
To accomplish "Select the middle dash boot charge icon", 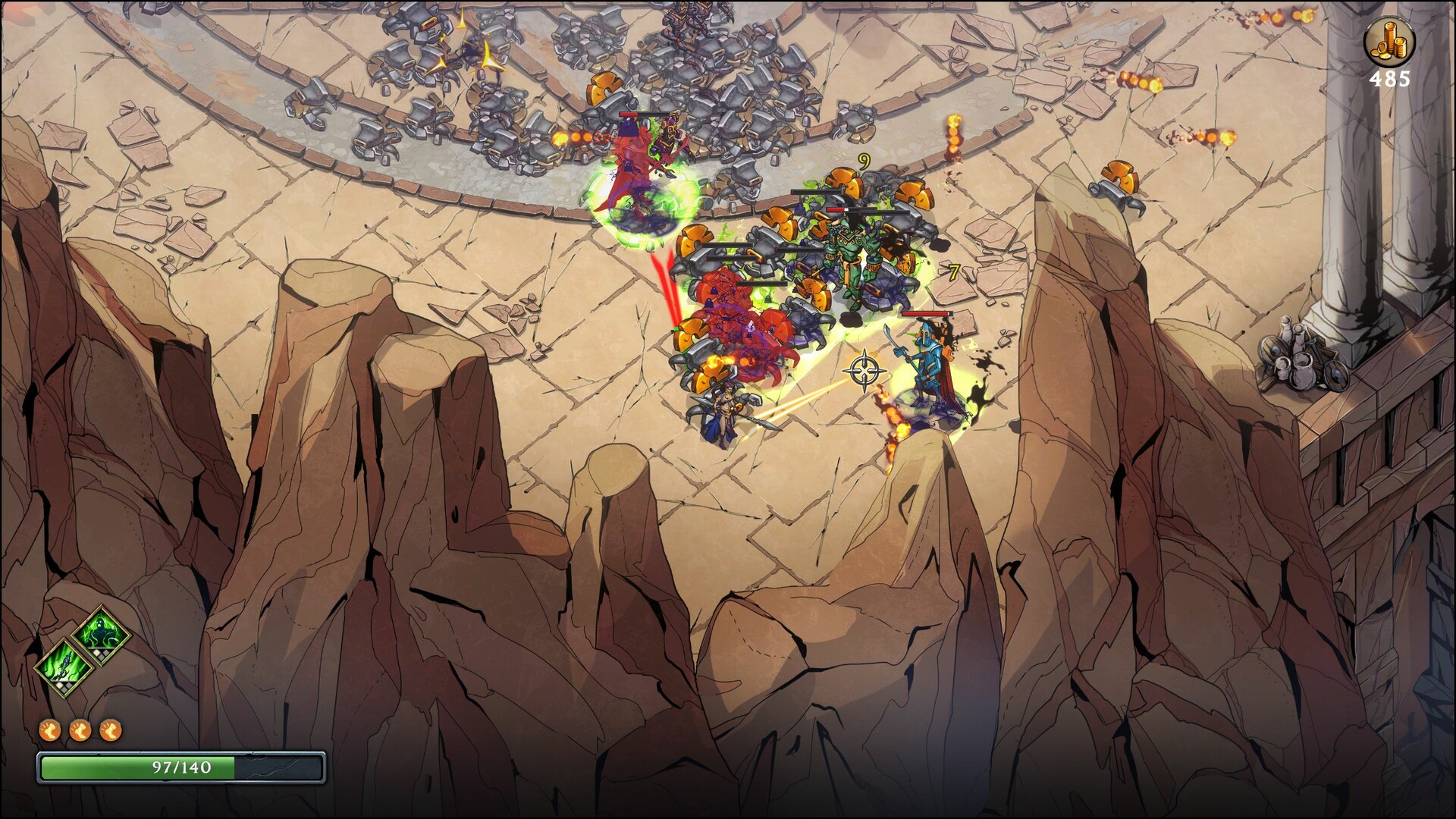I will 80,730.
